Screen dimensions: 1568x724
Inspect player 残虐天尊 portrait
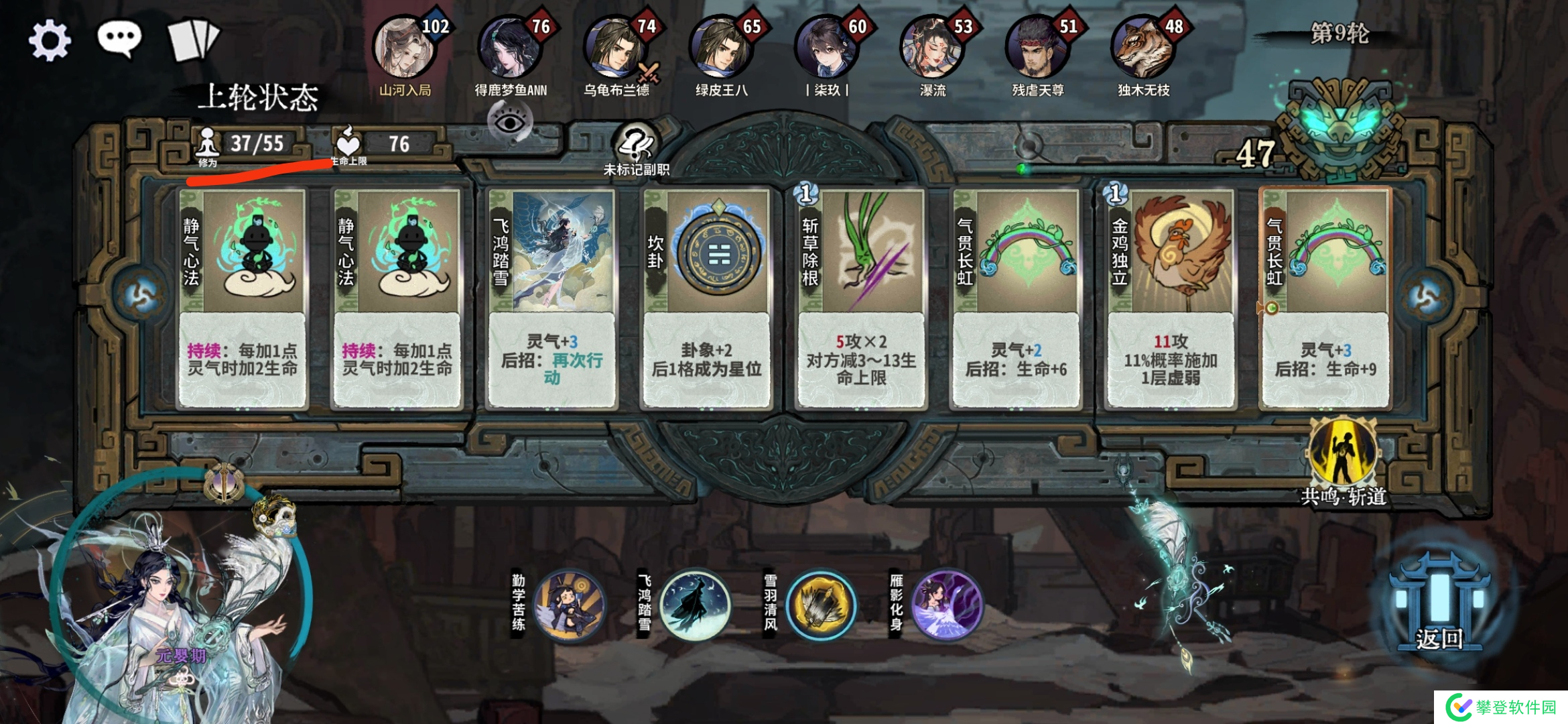click(x=1037, y=48)
